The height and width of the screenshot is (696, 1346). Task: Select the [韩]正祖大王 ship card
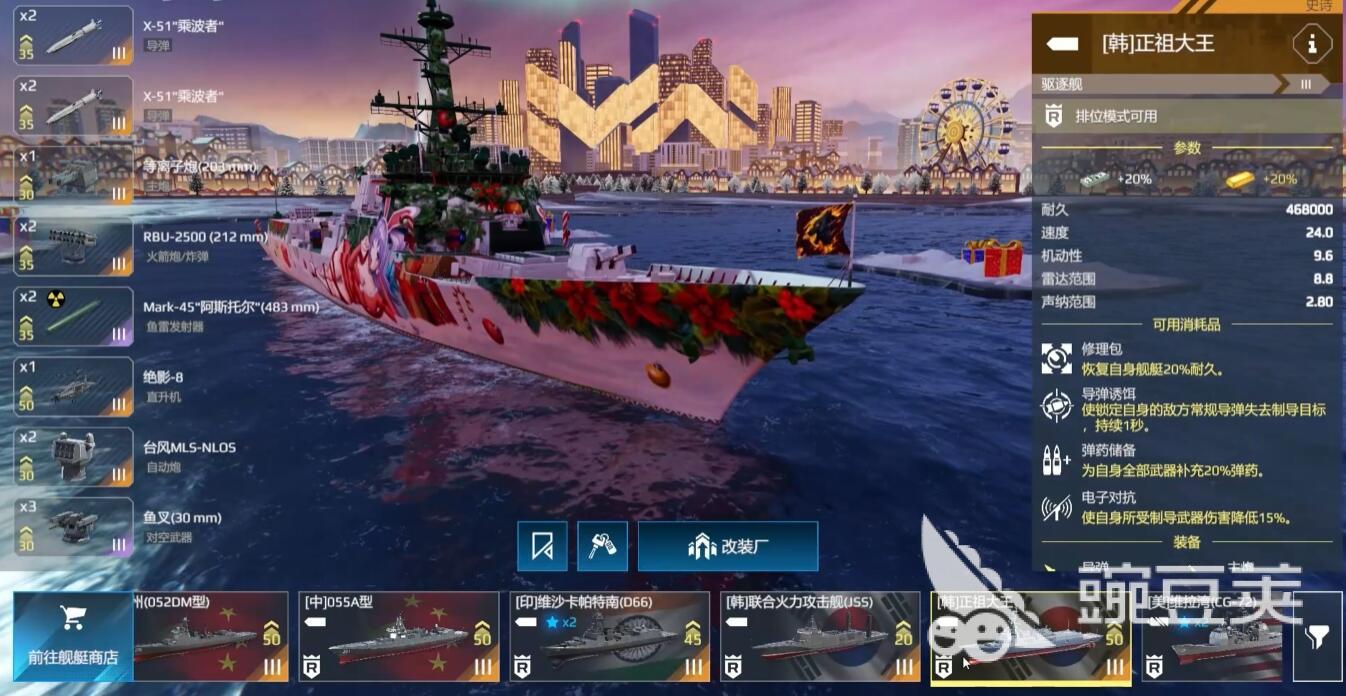pos(1030,637)
